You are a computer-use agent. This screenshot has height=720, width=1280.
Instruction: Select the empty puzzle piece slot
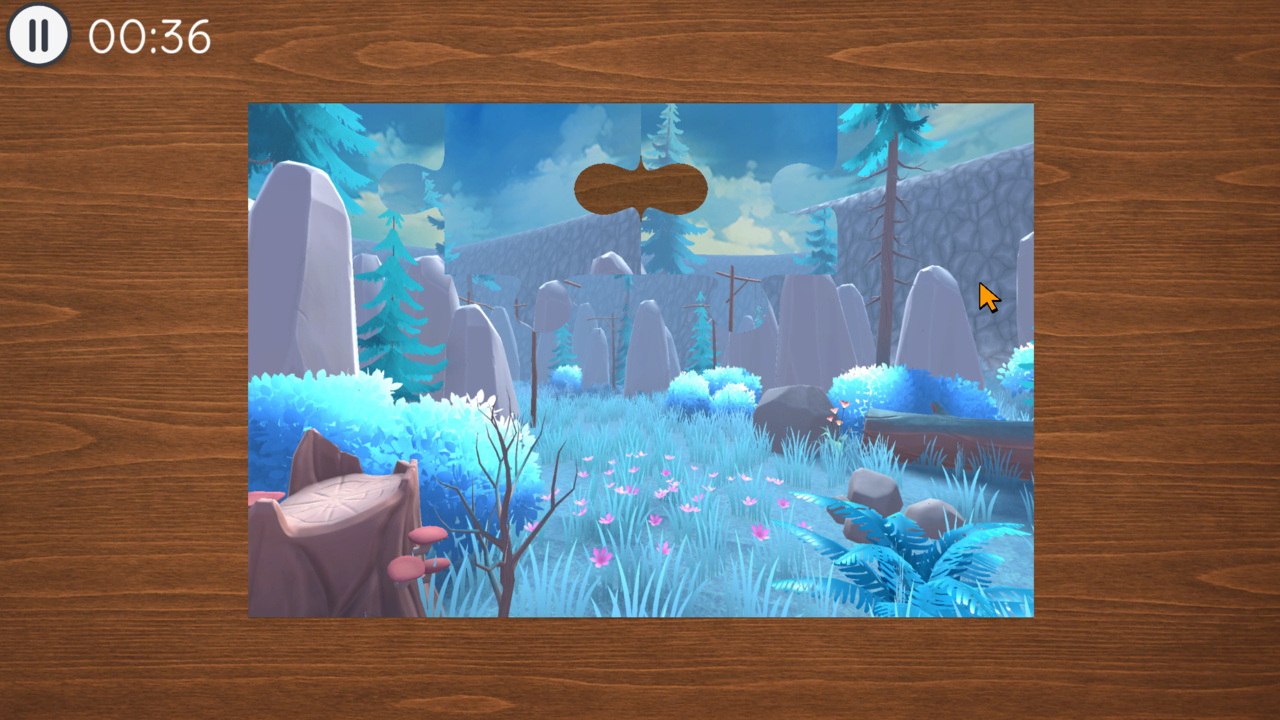[x=640, y=188]
